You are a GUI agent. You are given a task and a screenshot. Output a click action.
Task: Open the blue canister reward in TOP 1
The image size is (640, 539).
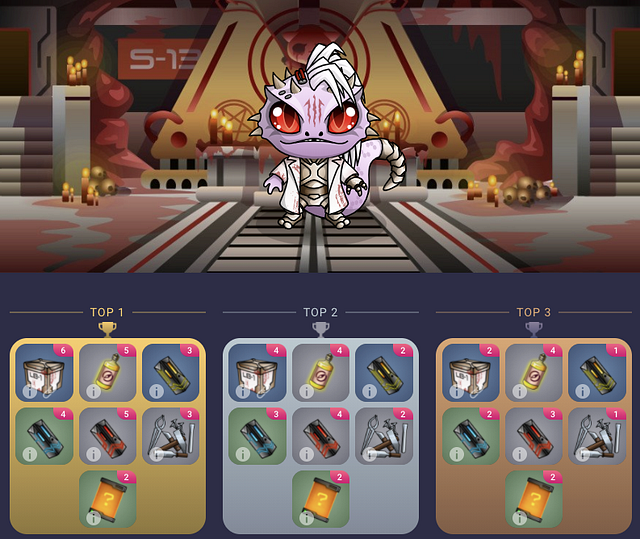tap(45, 435)
